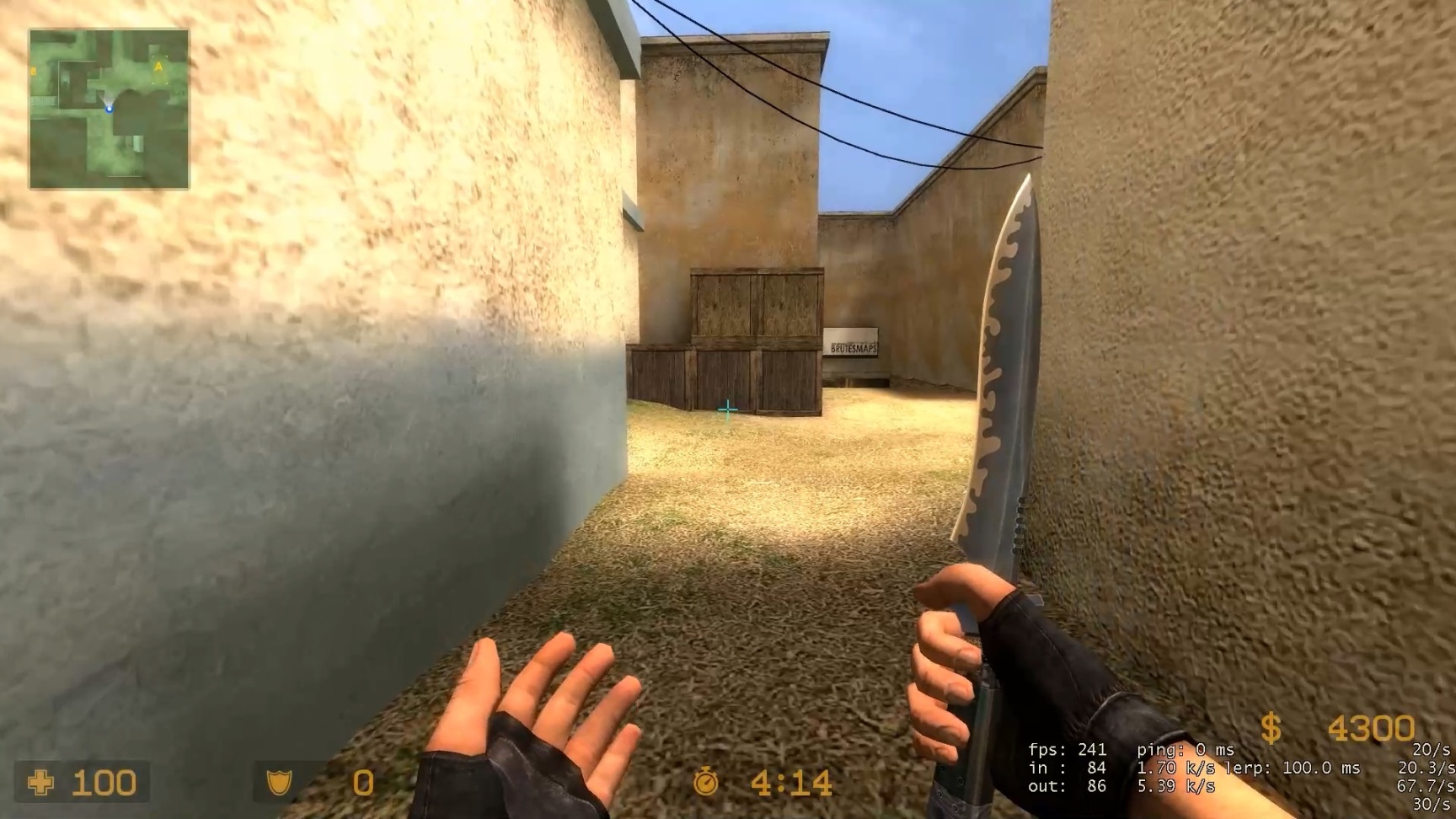Click the round timer clock icon
1456x819 pixels.
click(705, 782)
